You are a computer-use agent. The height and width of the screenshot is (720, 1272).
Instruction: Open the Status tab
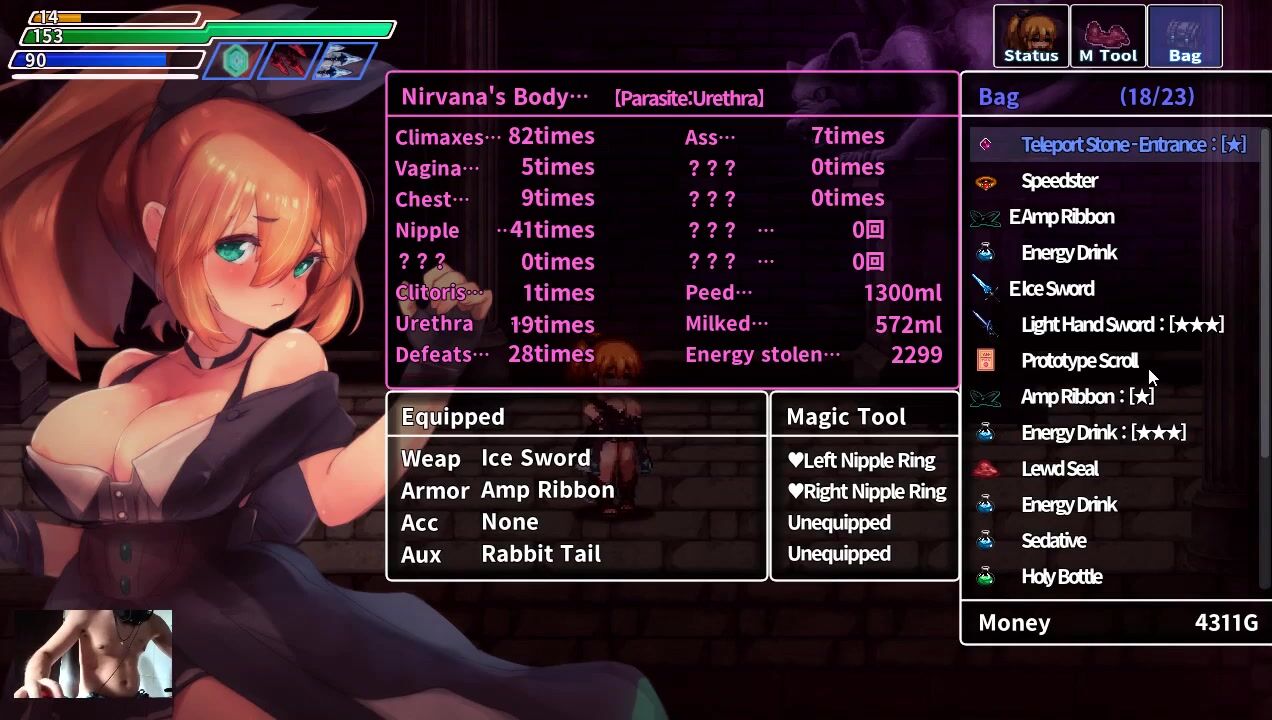(1030, 36)
